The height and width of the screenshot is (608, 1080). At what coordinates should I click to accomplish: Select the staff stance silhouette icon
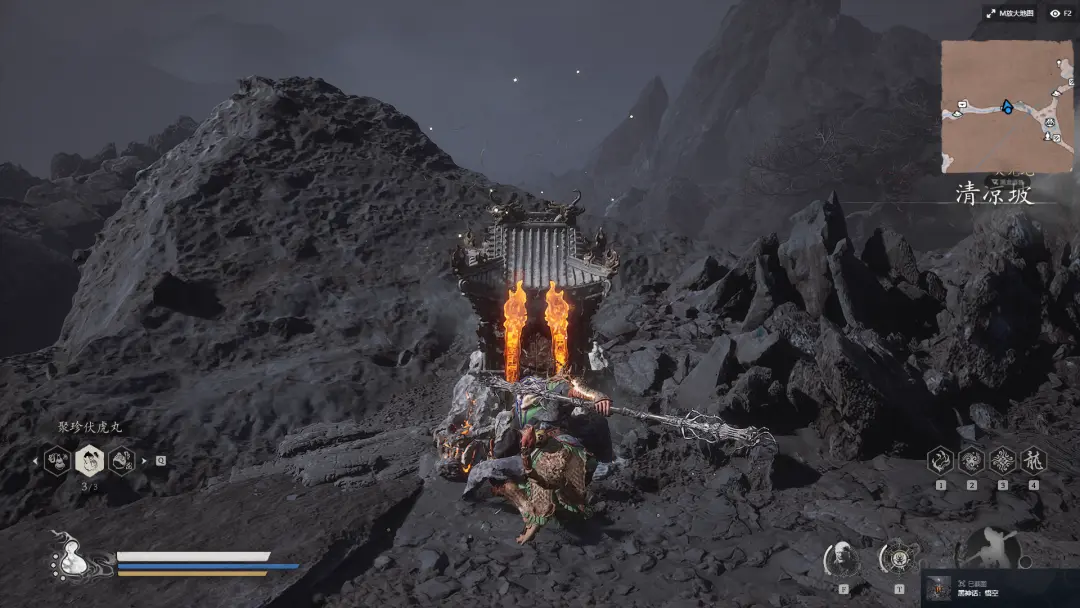pyautogui.click(x=990, y=550)
